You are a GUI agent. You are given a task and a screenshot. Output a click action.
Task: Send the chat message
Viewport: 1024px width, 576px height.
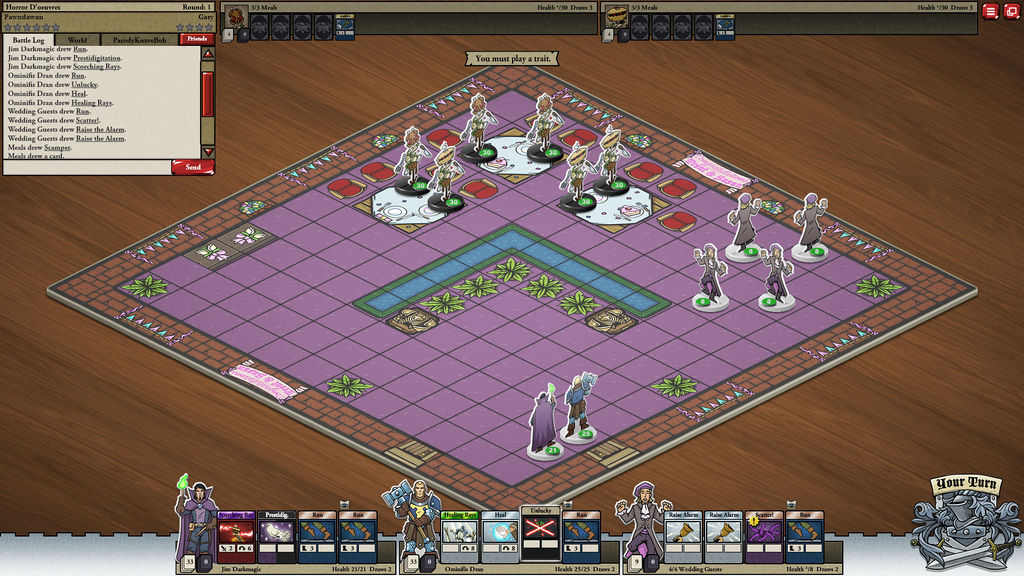point(192,167)
